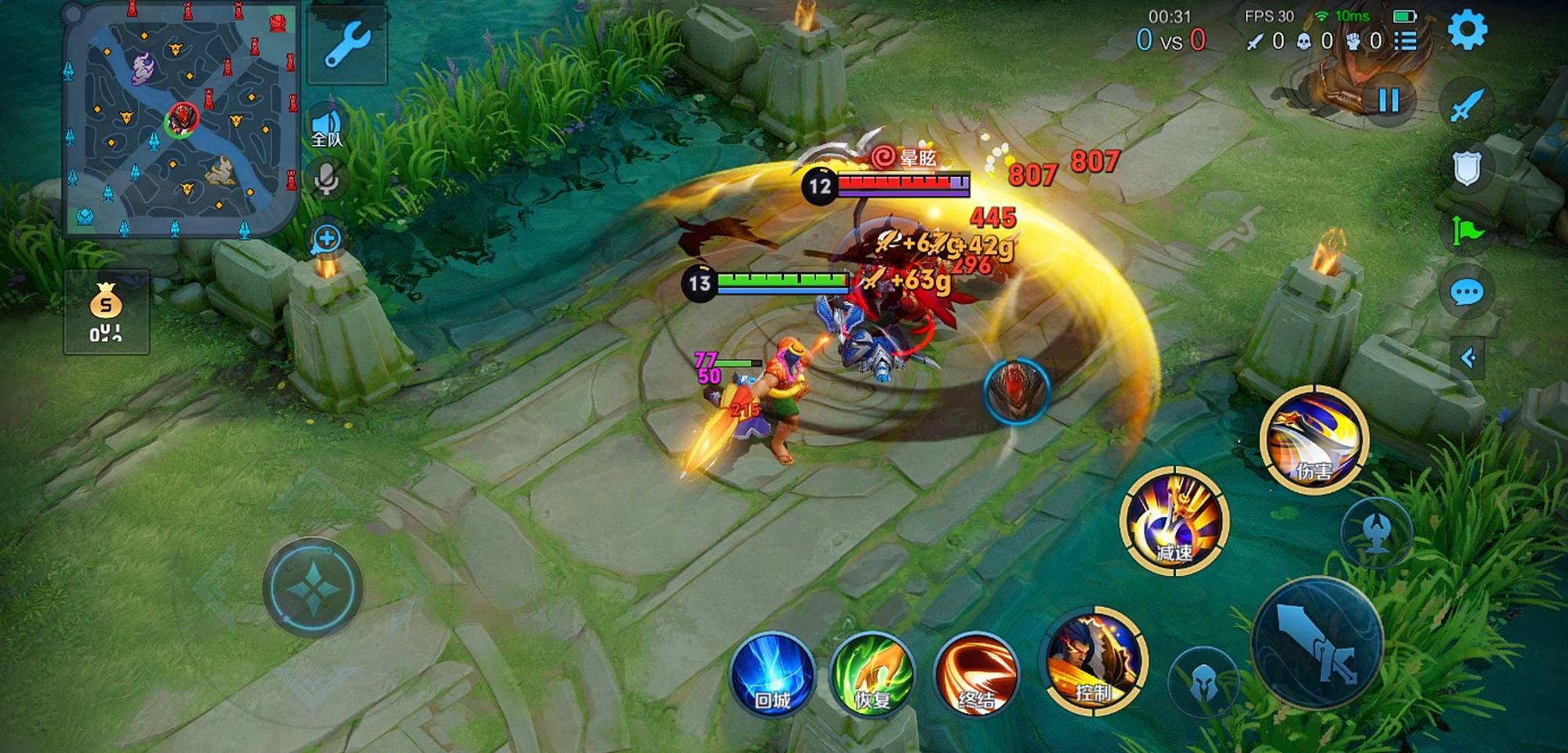Send the green flag gather signal
Screen dimensions: 1568x753
(1466, 230)
